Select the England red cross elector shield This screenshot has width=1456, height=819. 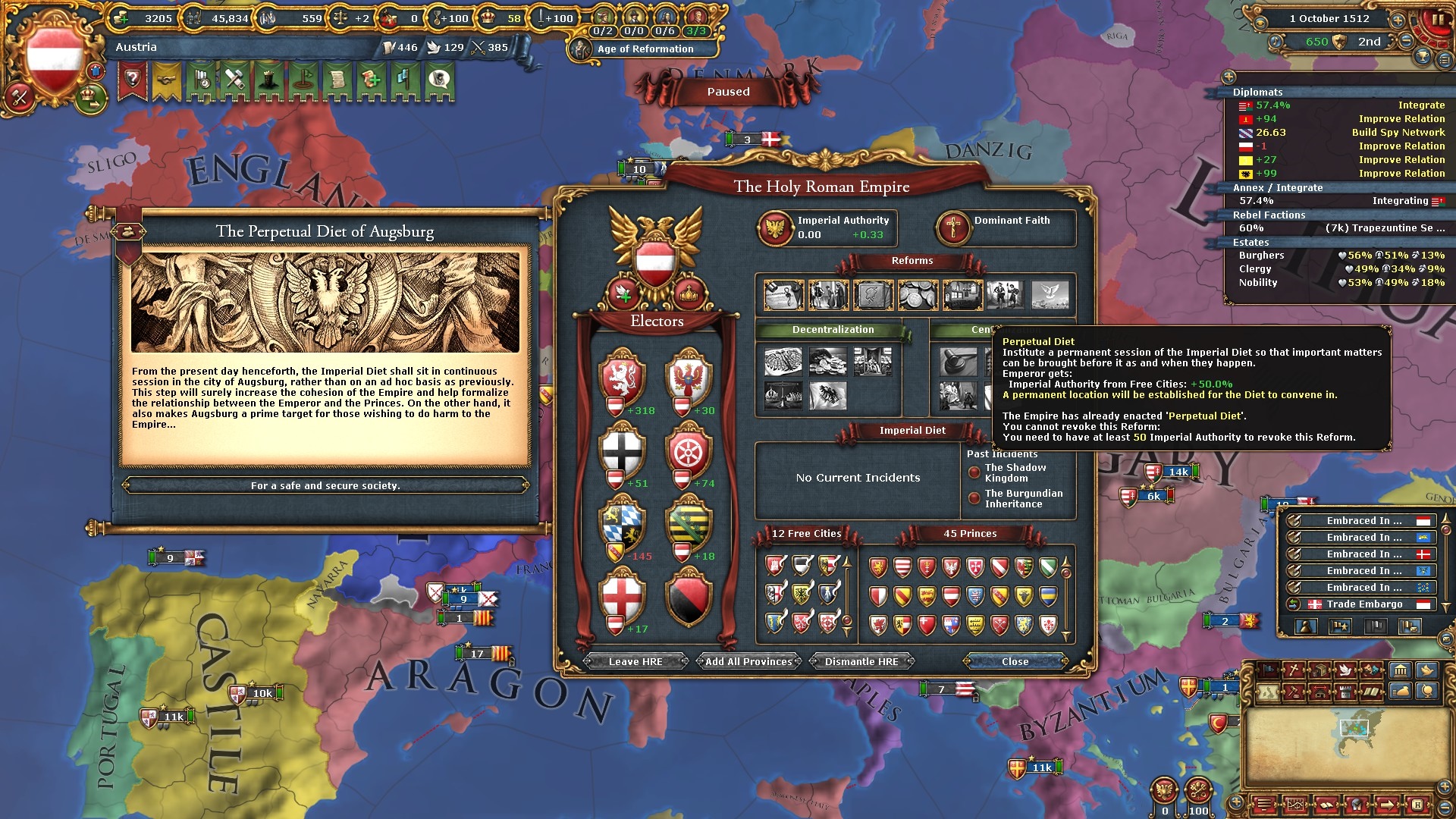pos(623,596)
